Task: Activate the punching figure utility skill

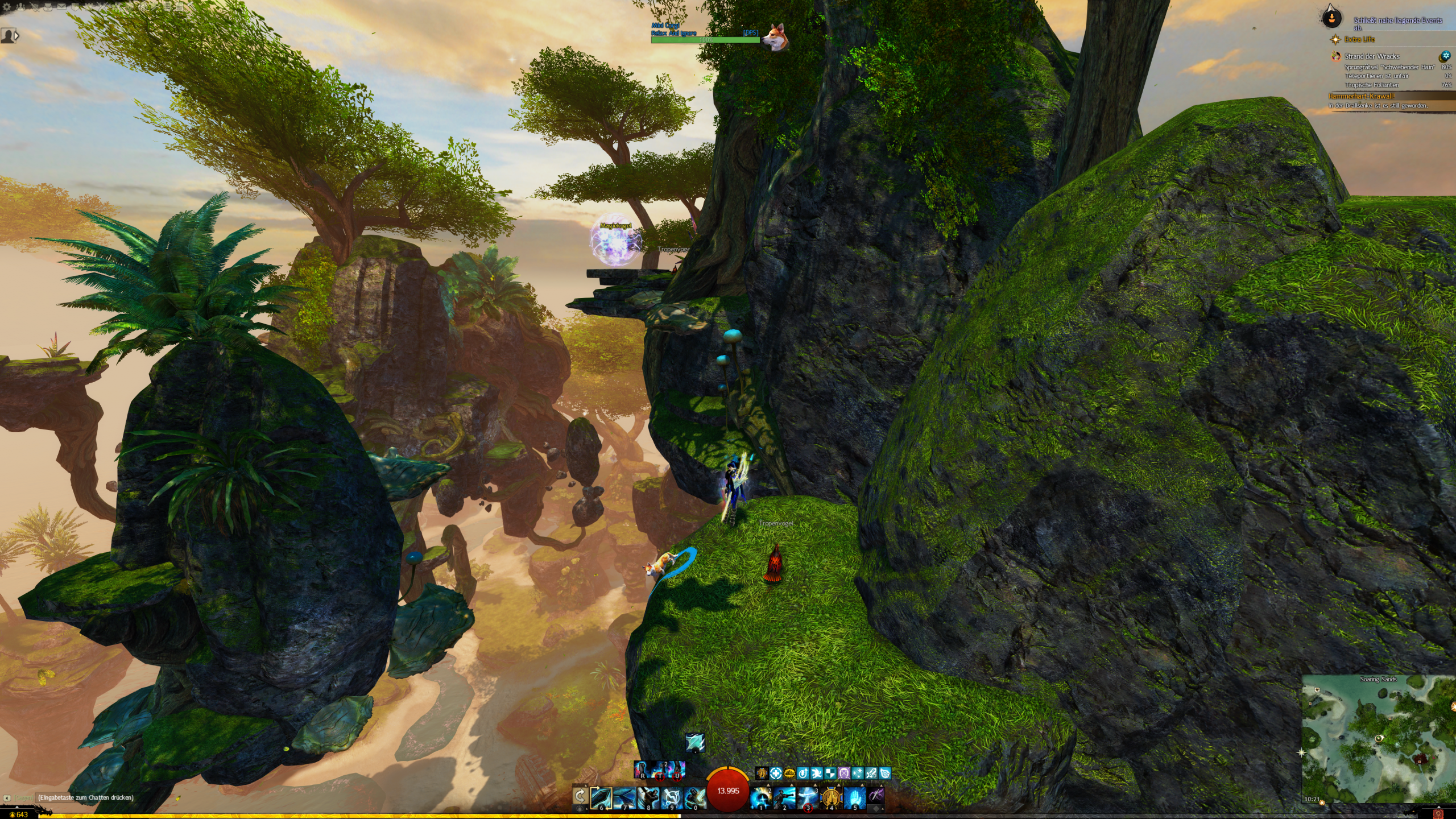Action: (784, 798)
